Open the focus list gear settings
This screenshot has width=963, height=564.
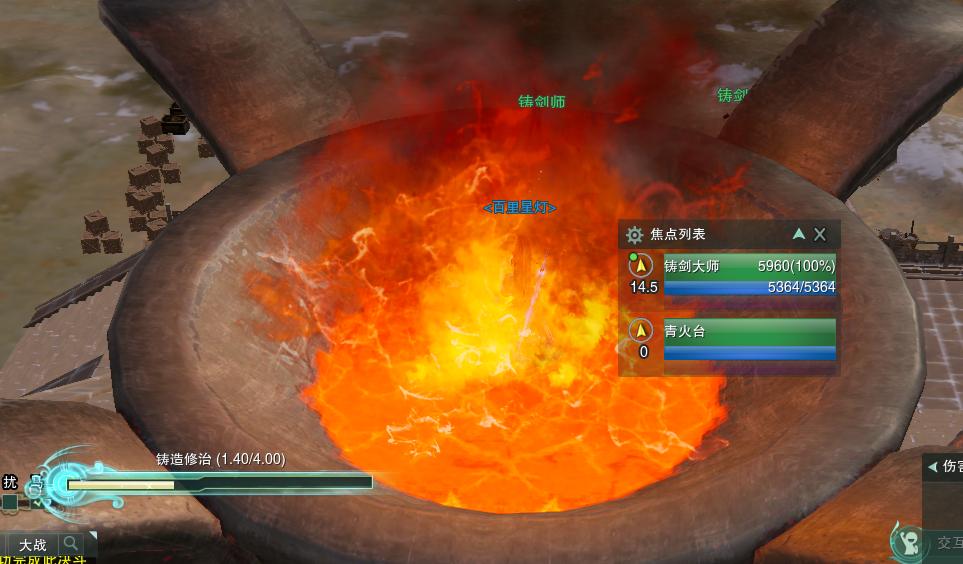tap(634, 235)
